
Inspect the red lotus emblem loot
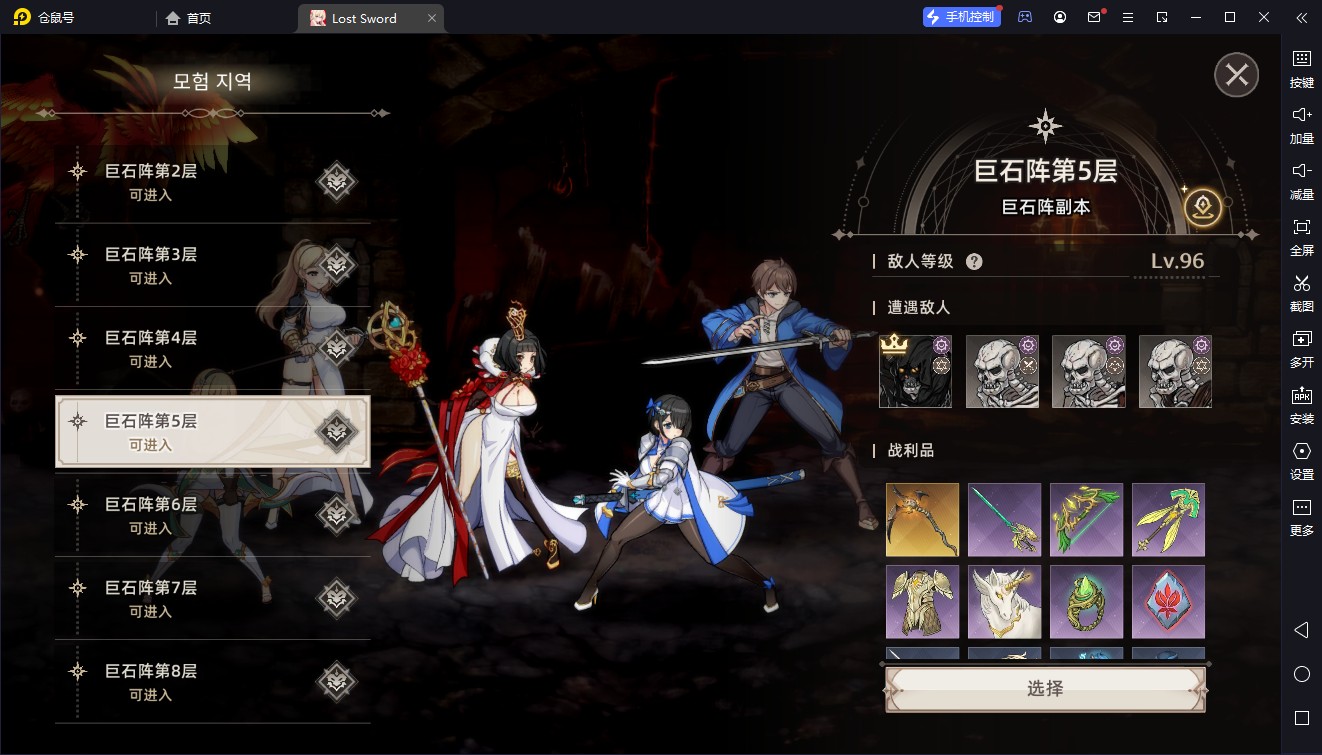[x=1168, y=602]
